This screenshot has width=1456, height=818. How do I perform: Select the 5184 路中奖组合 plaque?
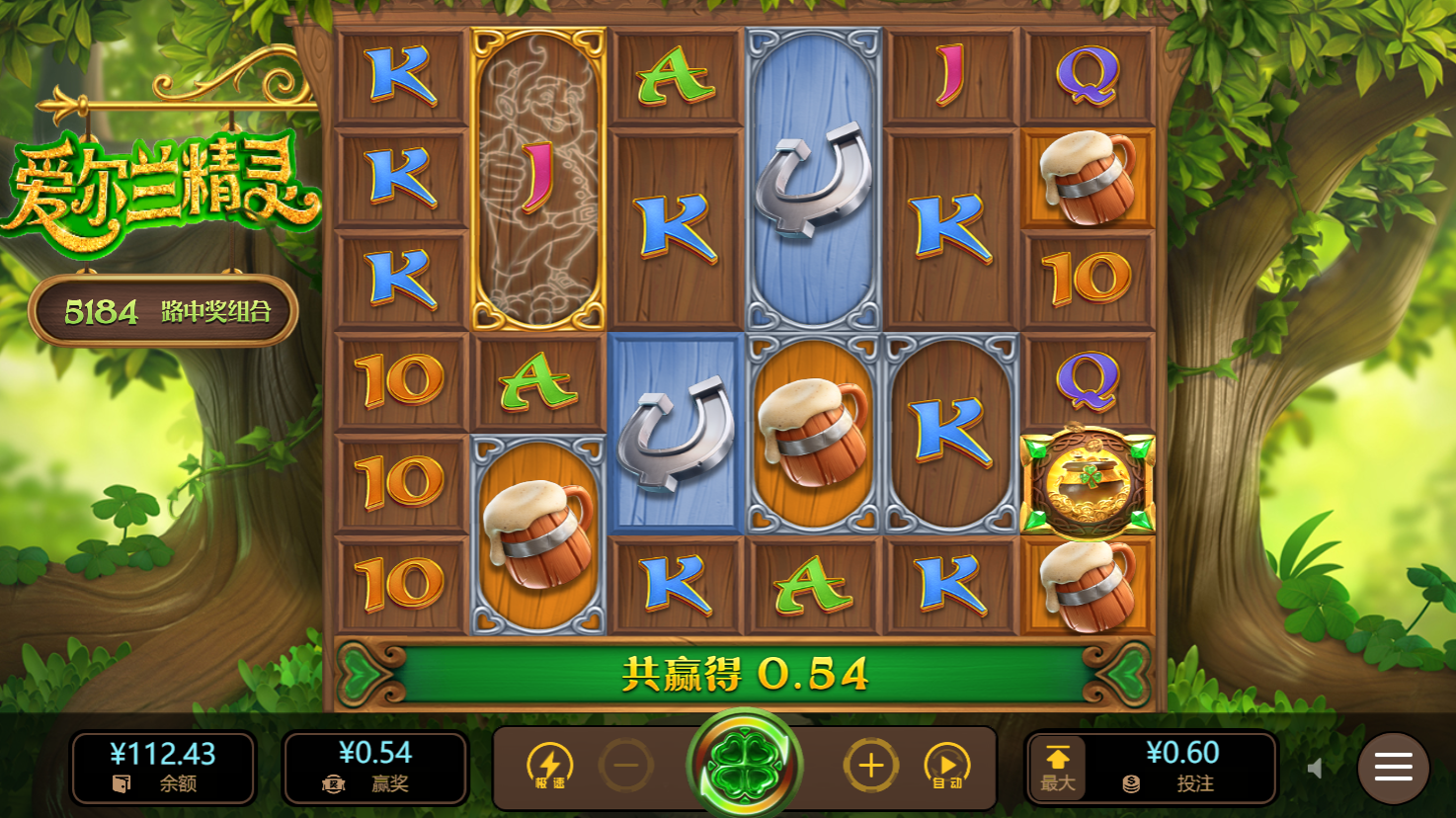click(x=164, y=311)
